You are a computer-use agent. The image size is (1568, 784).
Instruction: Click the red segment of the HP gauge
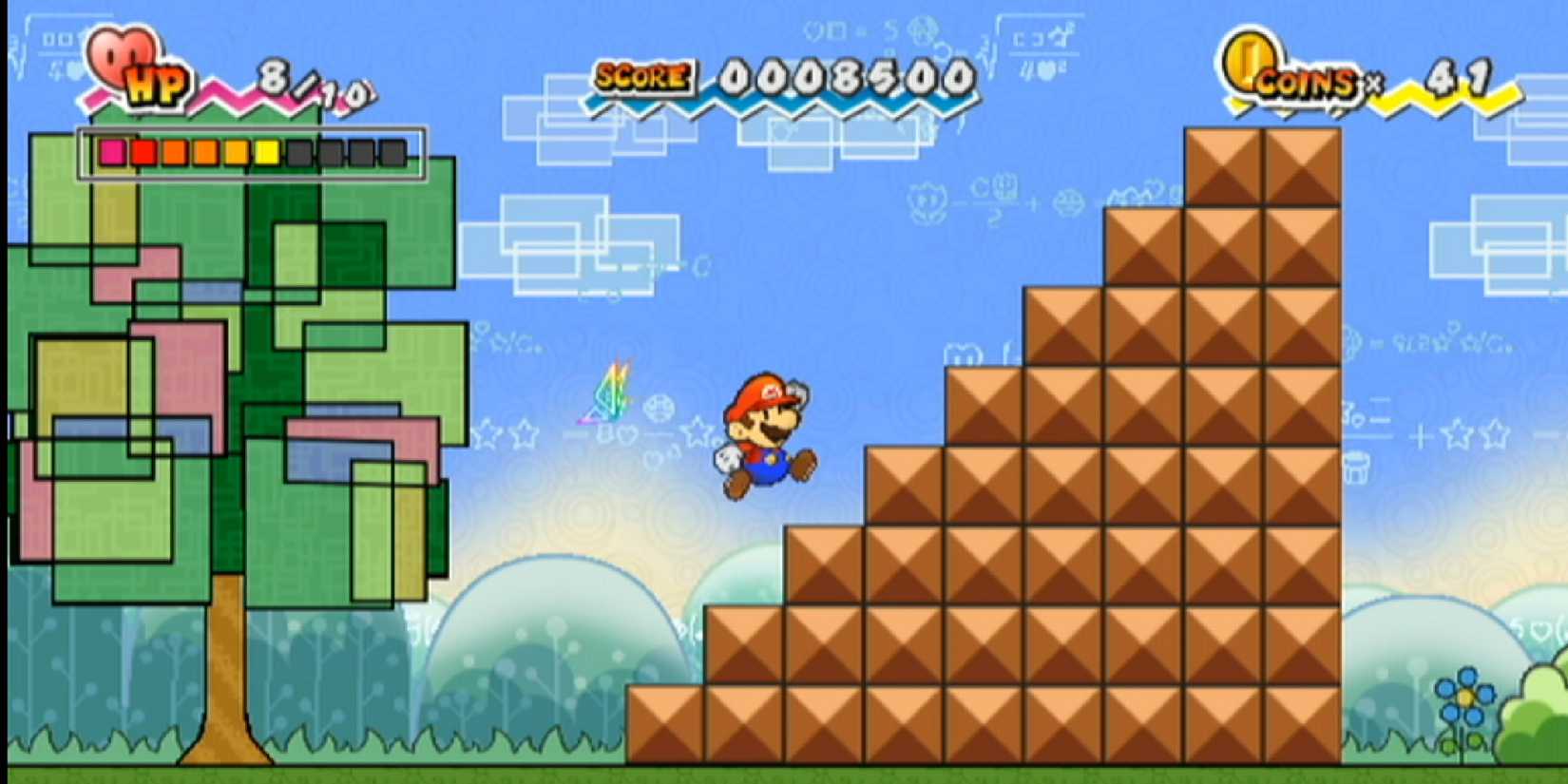[x=144, y=152]
